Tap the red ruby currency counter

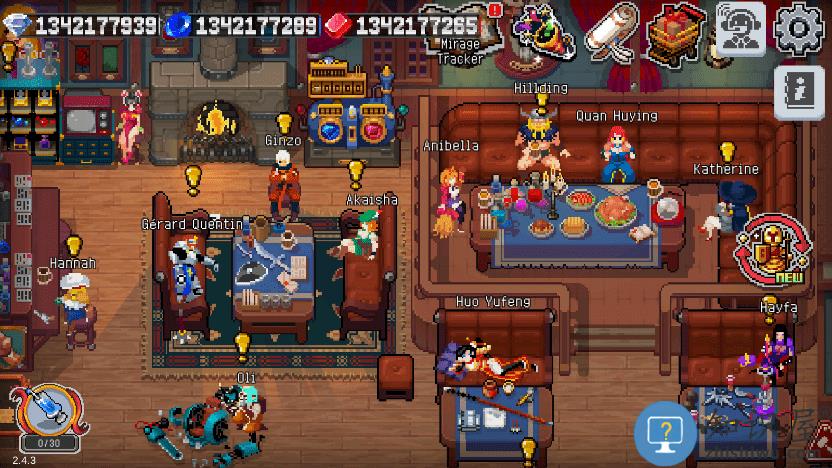click(x=402, y=24)
